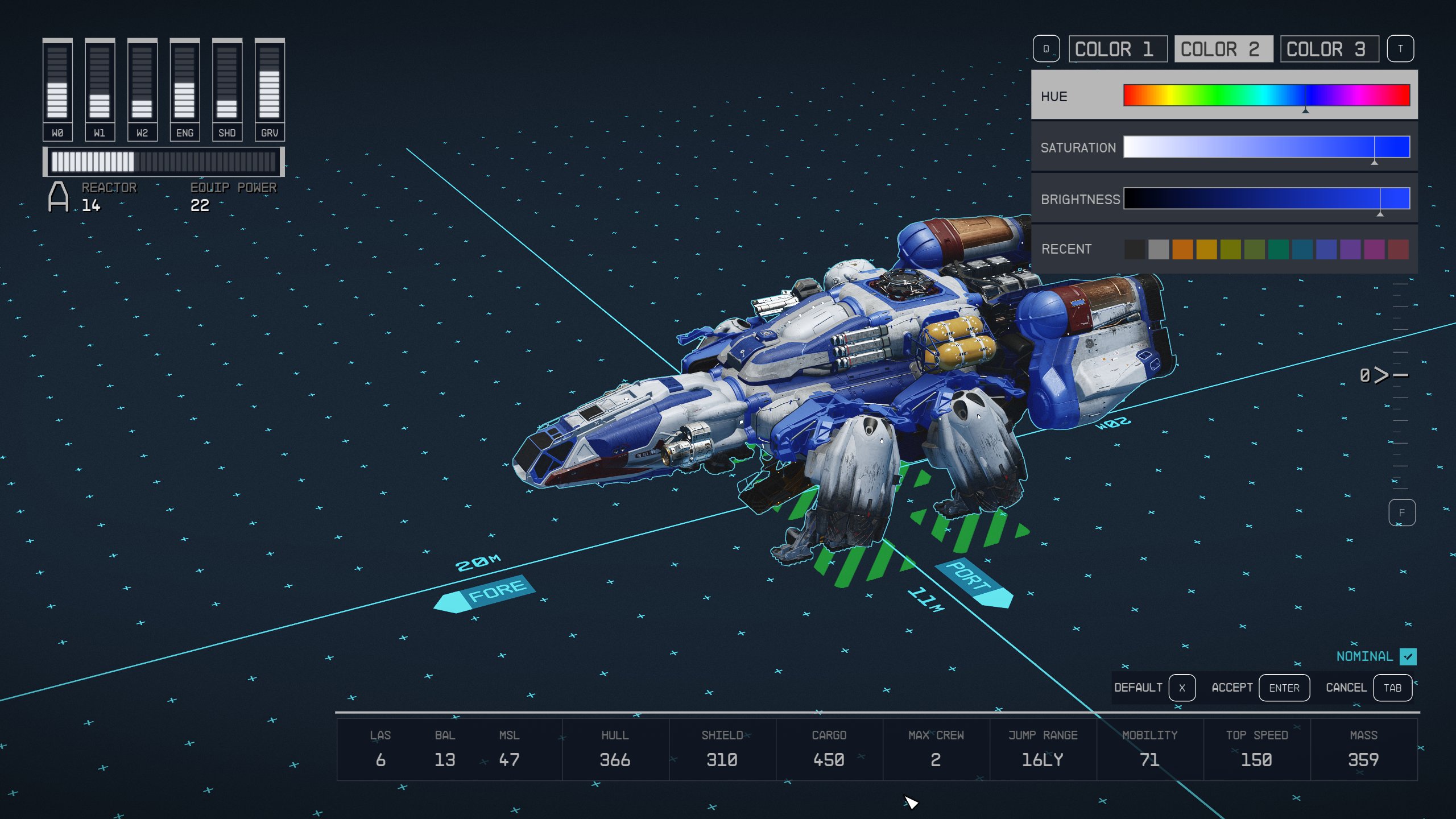The image size is (1456, 819).
Task: Click the F flight check key prompt
Action: 1403,512
